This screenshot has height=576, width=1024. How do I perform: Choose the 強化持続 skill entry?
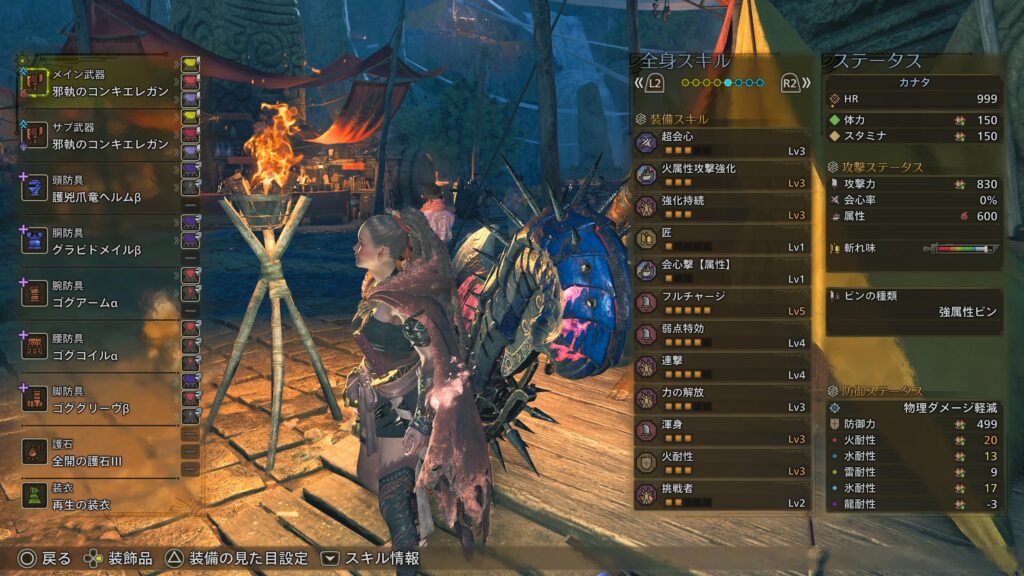pyautogui.click(x=722, y=207)
